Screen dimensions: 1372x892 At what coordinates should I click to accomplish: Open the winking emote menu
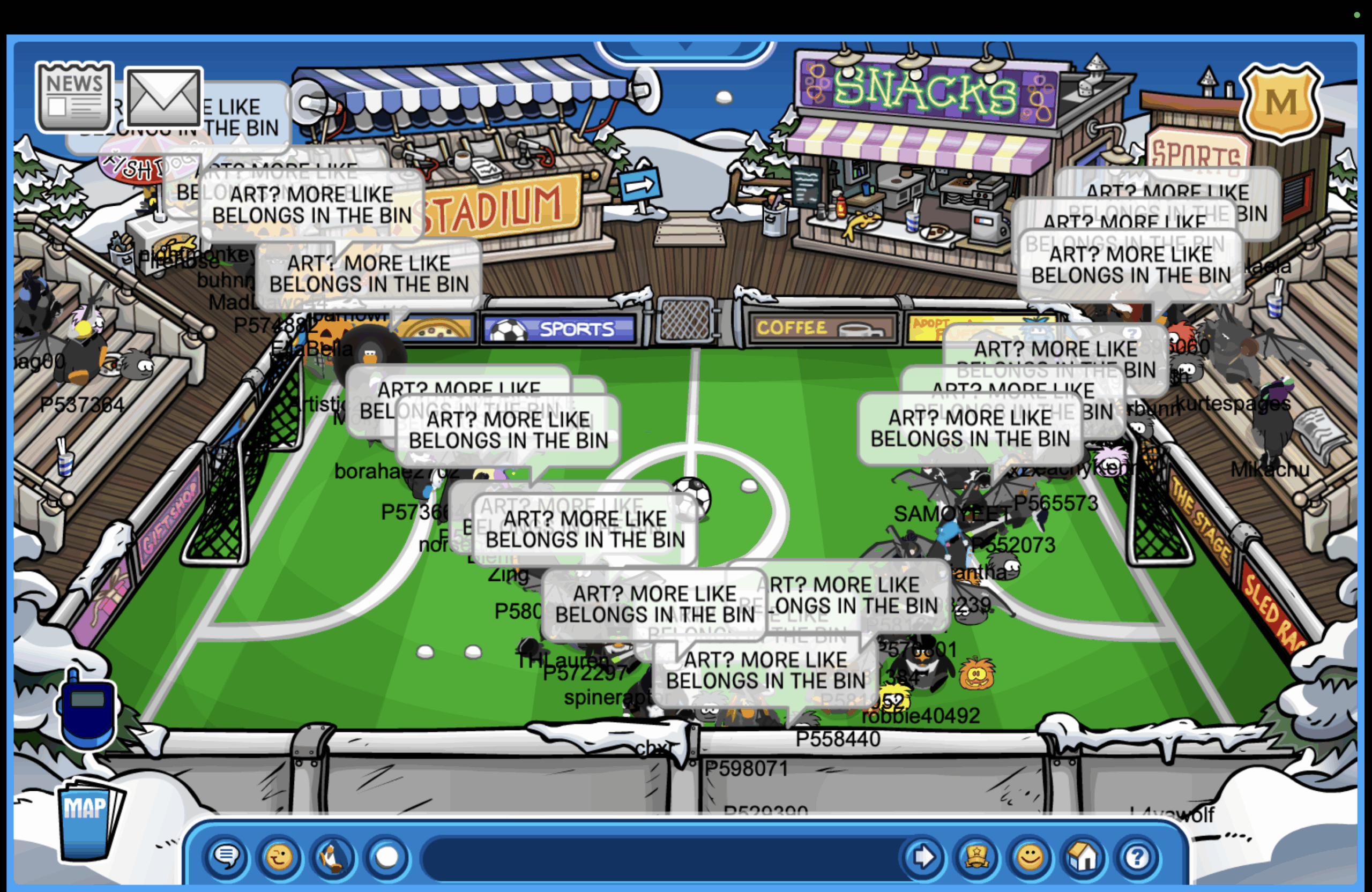pyautogui.click(x=280, y=857)
